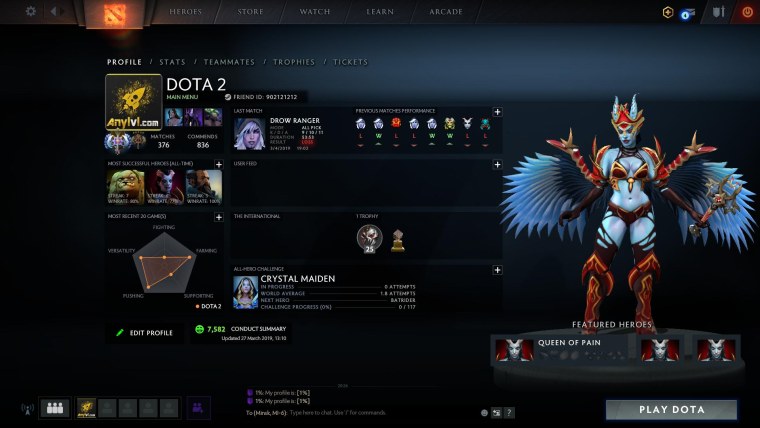Screen dimensions: 760x428
Task: Open the Heroes menu
Action: tap(185, 12)
